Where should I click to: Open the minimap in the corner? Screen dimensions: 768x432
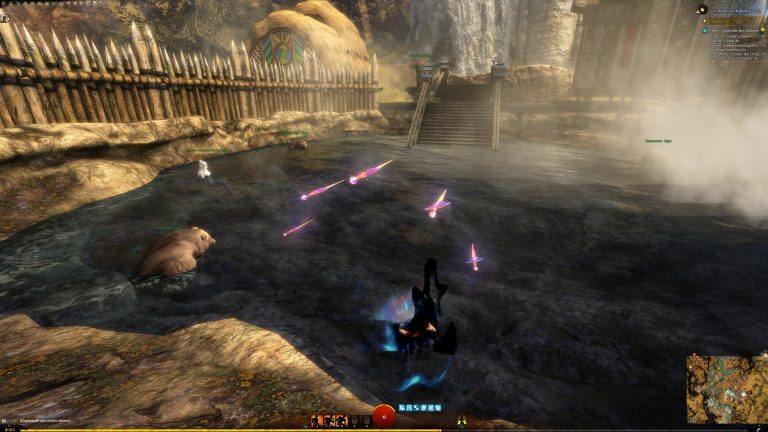pos(726,389)
